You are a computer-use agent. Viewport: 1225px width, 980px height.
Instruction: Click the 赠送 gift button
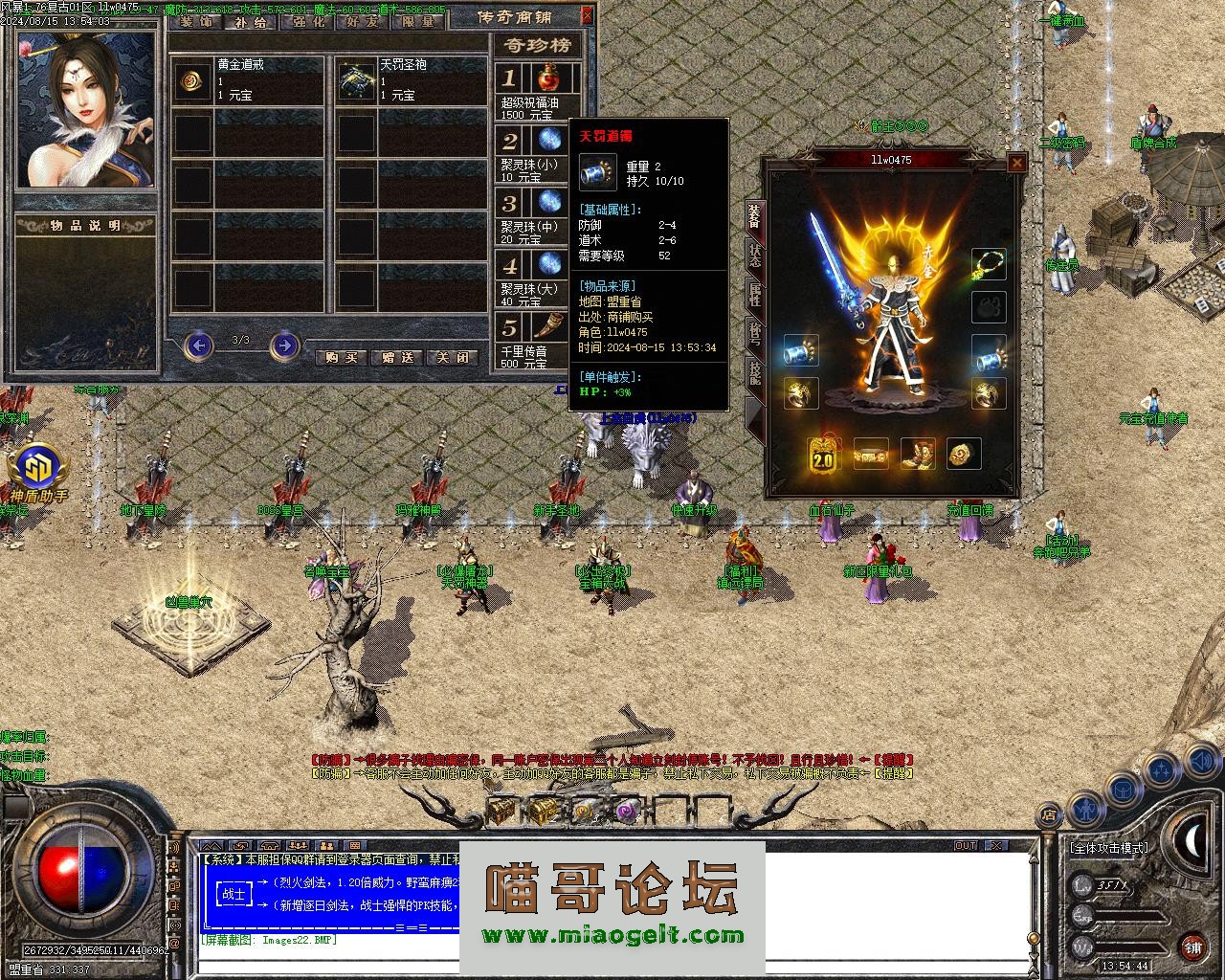[397, 357]
